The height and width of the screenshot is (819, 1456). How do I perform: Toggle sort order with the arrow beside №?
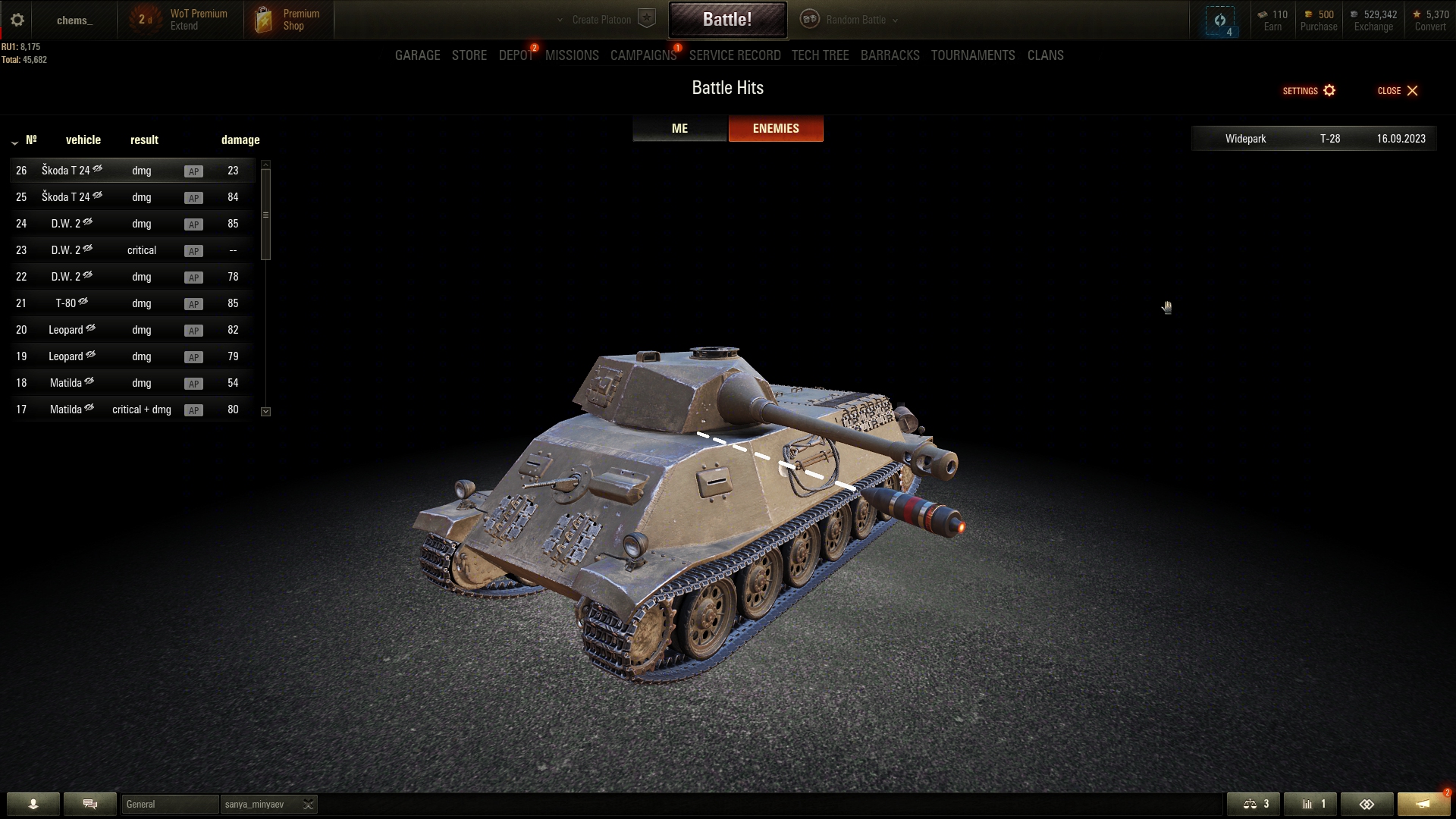14,142
